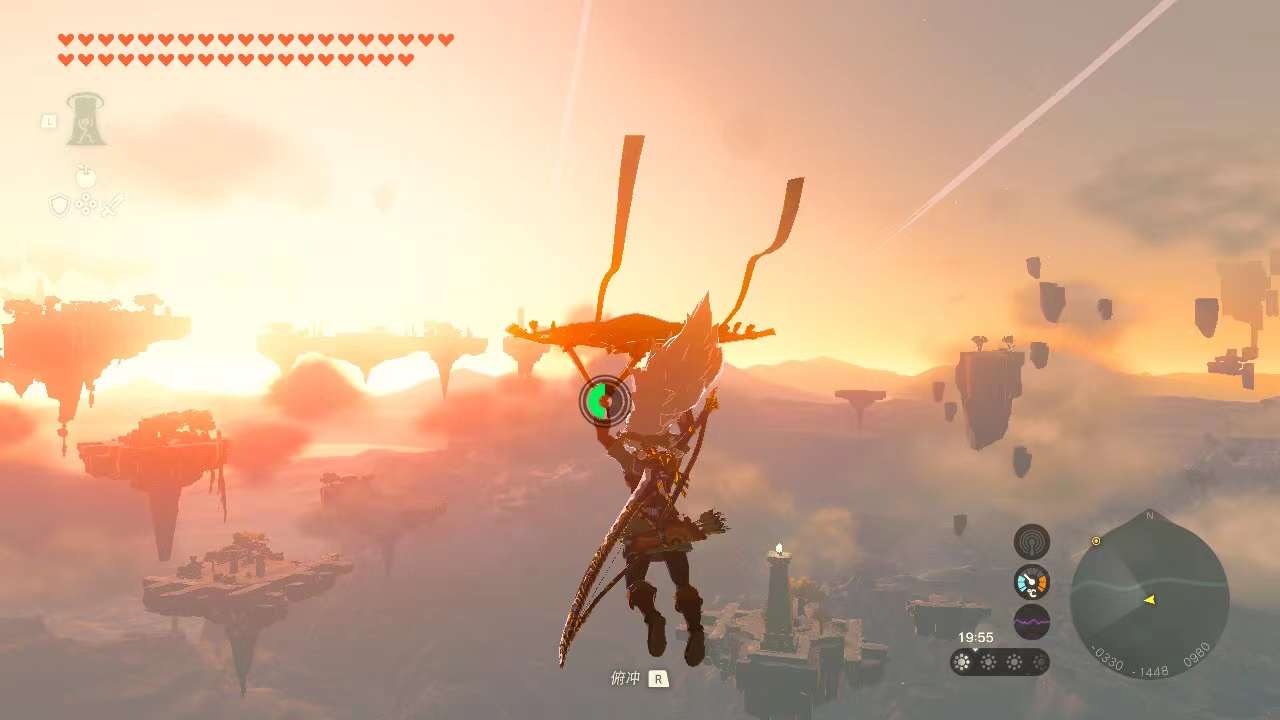Activate the Ascend ability icon

[86, 121]
